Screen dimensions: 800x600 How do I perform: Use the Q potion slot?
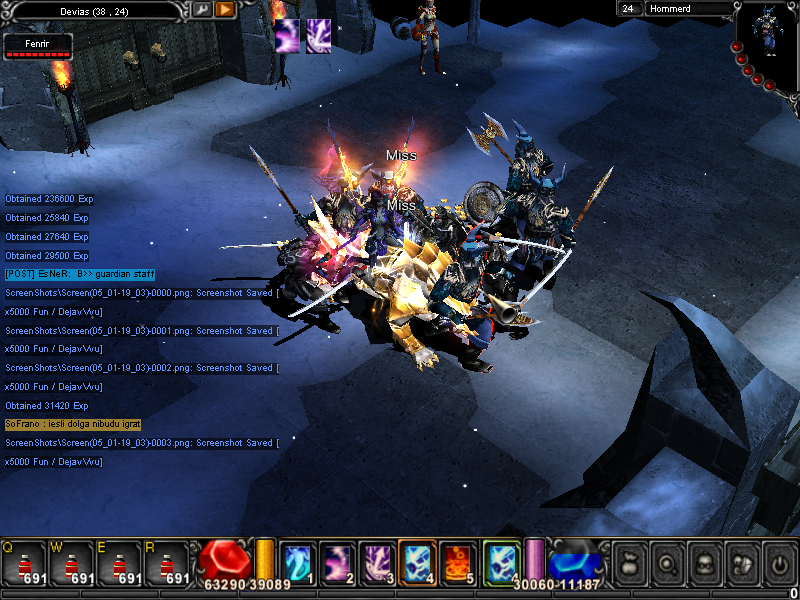pos(25,565)
